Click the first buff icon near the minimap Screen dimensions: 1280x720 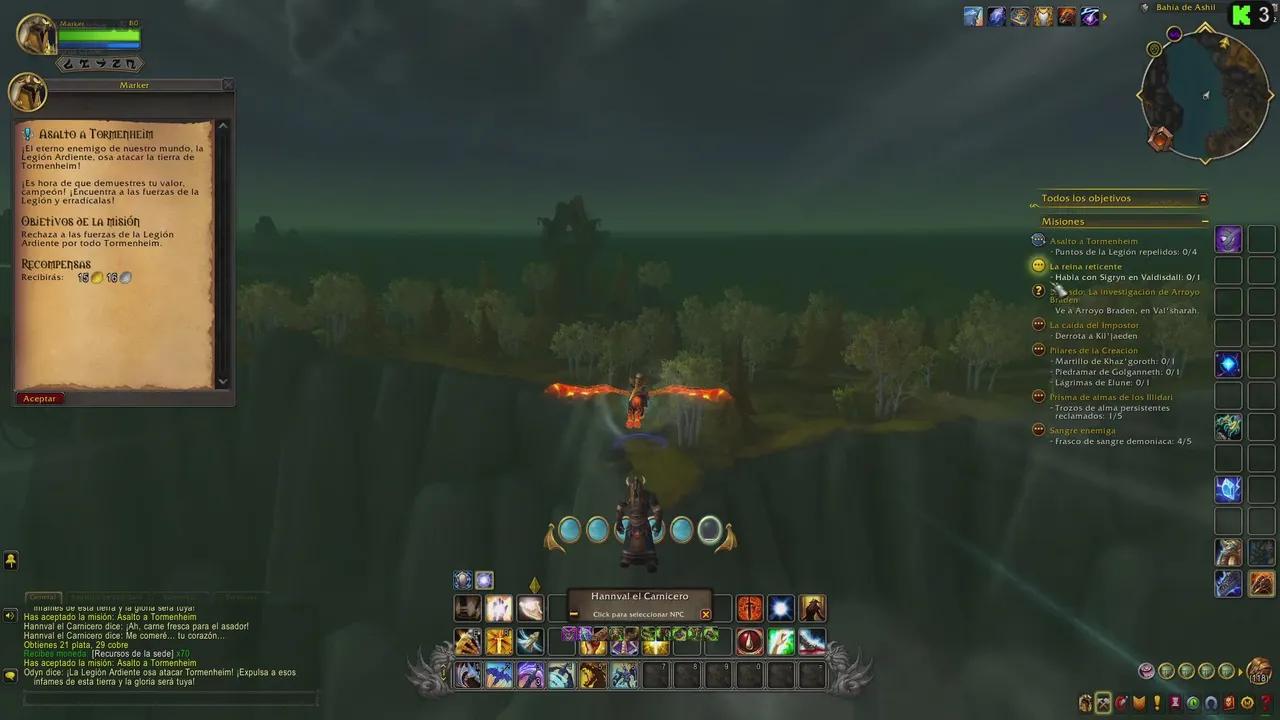point(971,17)
